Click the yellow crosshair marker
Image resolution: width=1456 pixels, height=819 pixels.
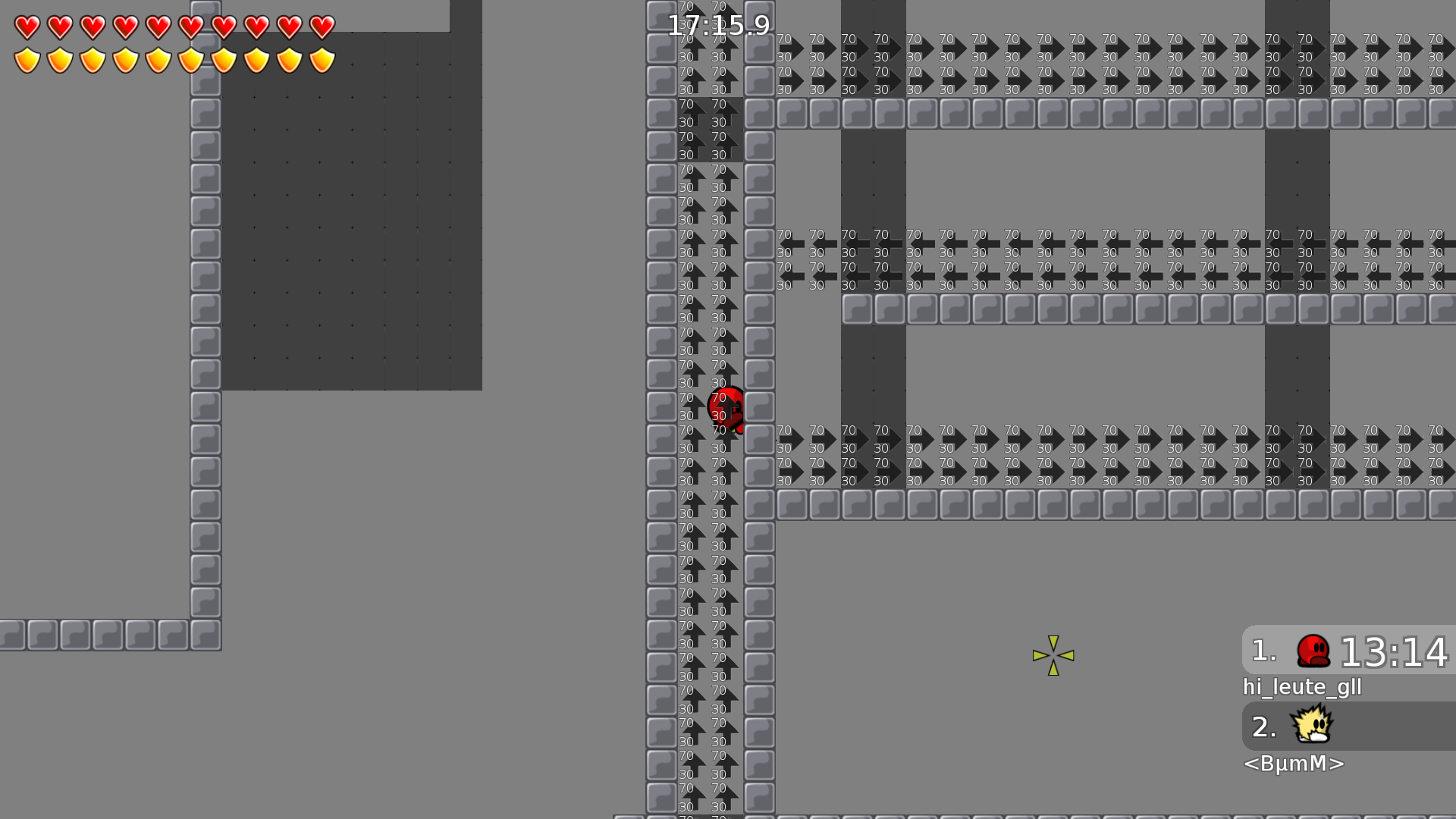click(x=1053, y=654)
